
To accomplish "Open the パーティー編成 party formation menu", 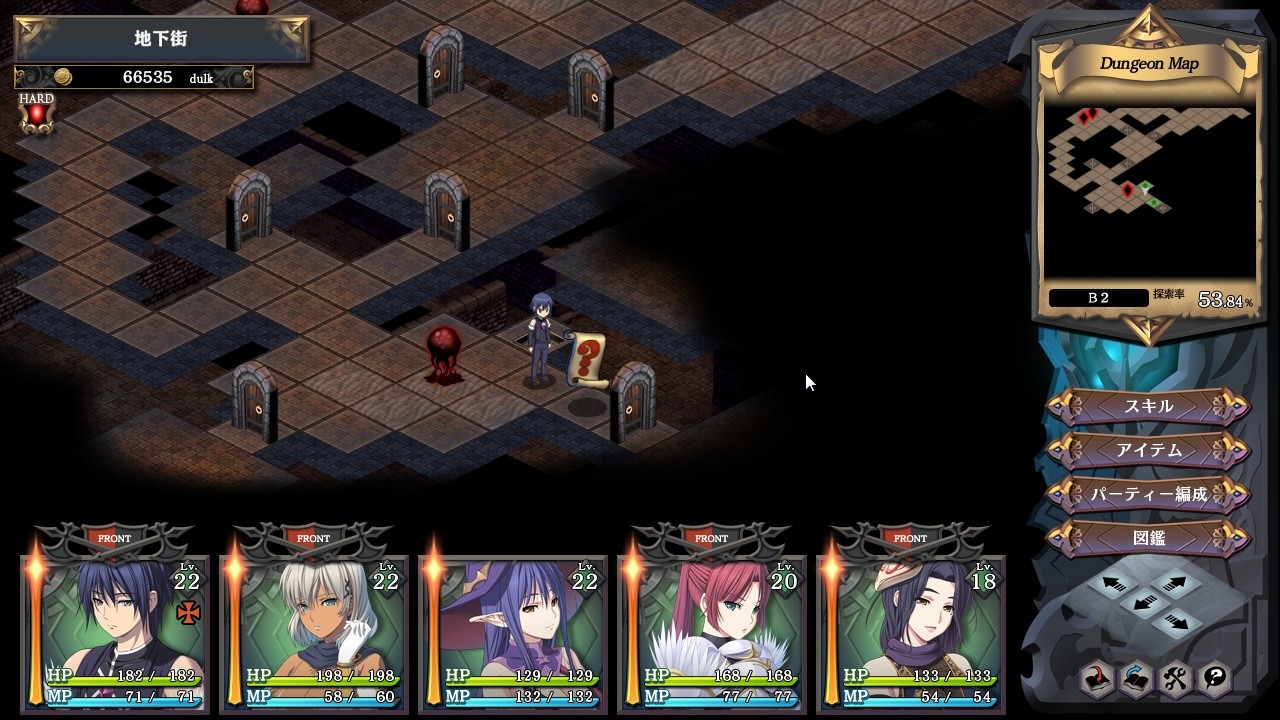I will point(1148,494).
